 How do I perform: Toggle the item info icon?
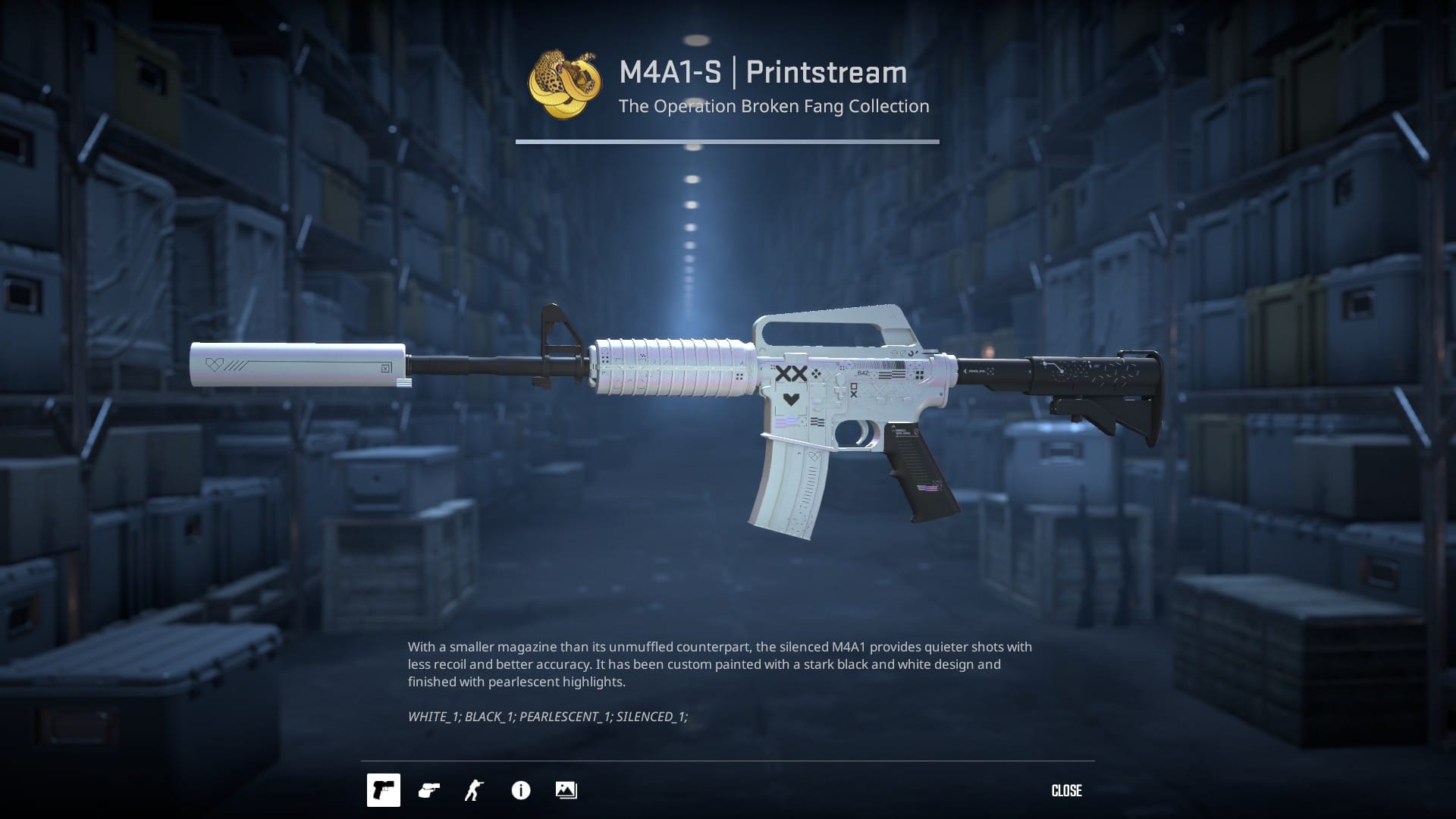click(521, 790)
